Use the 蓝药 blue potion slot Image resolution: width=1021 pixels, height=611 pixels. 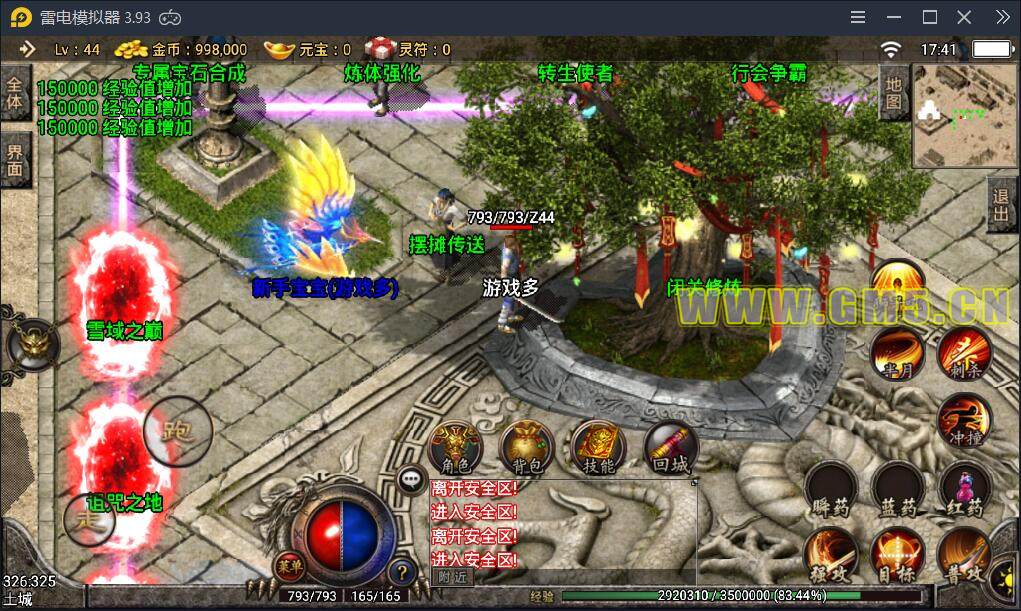[x=897, y=488]
